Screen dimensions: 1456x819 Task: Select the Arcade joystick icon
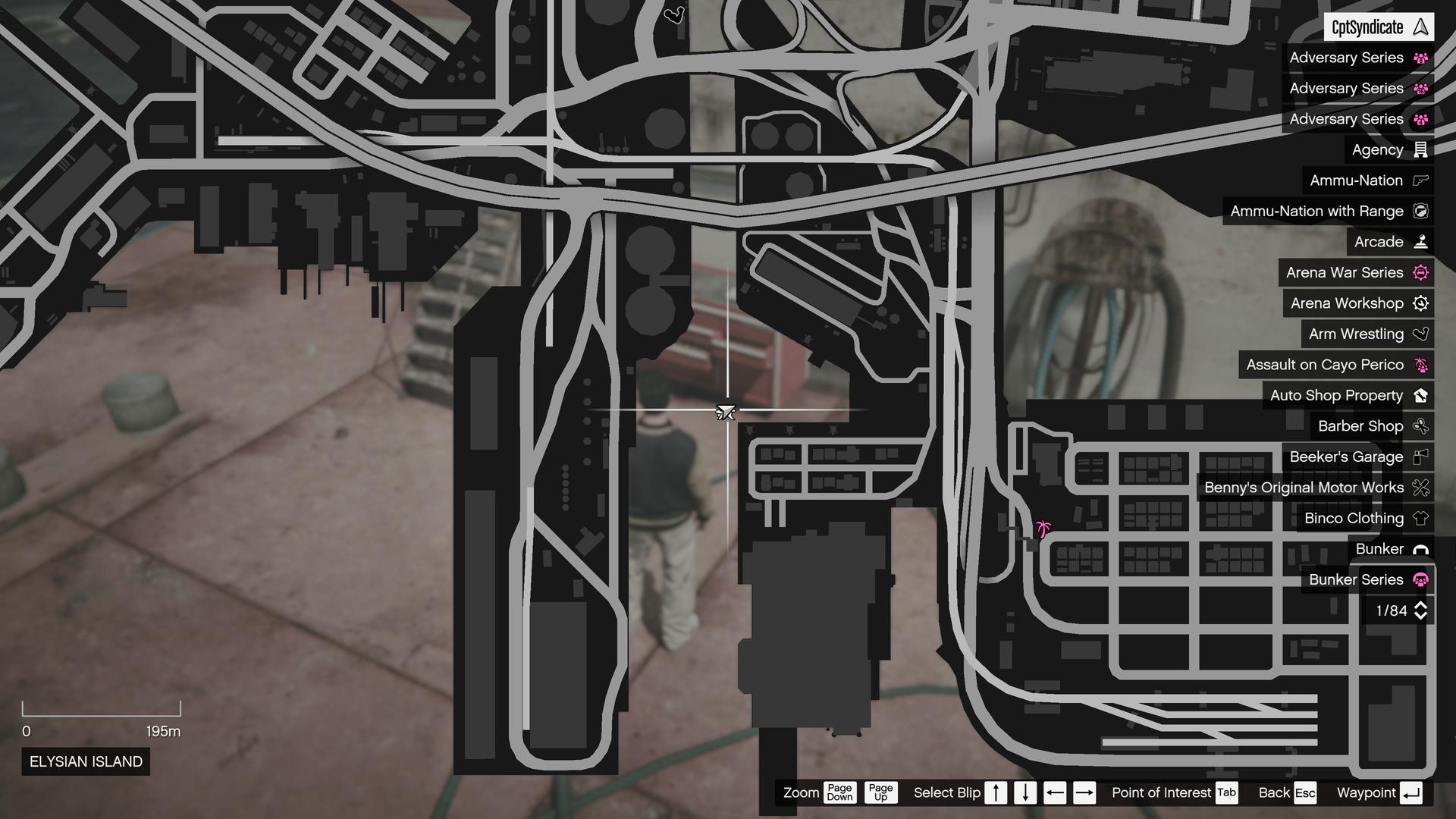click(1420, 242)
